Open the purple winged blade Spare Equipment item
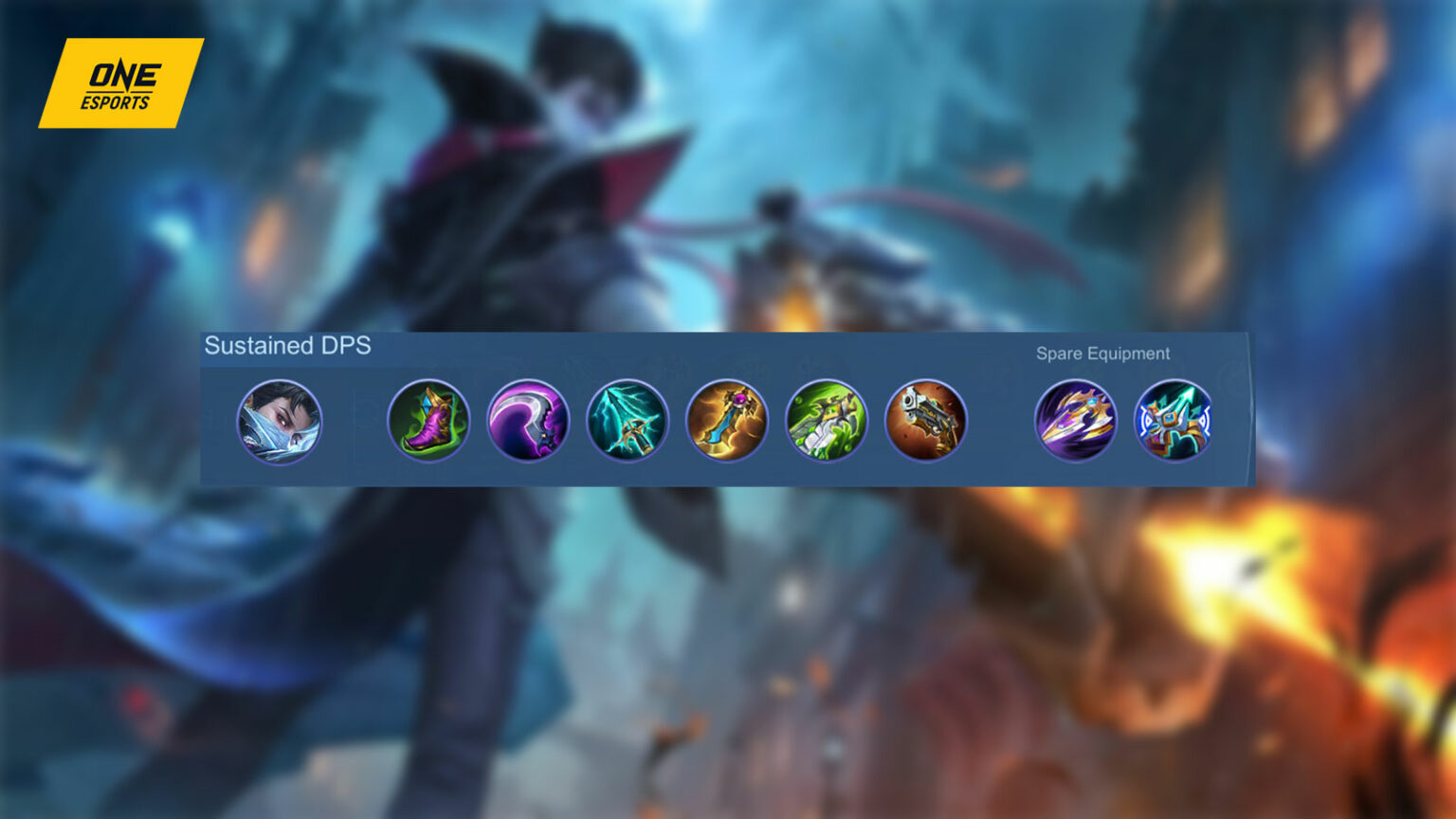Viewport: 1456px width, 819px height. (x=1075, y=423)
